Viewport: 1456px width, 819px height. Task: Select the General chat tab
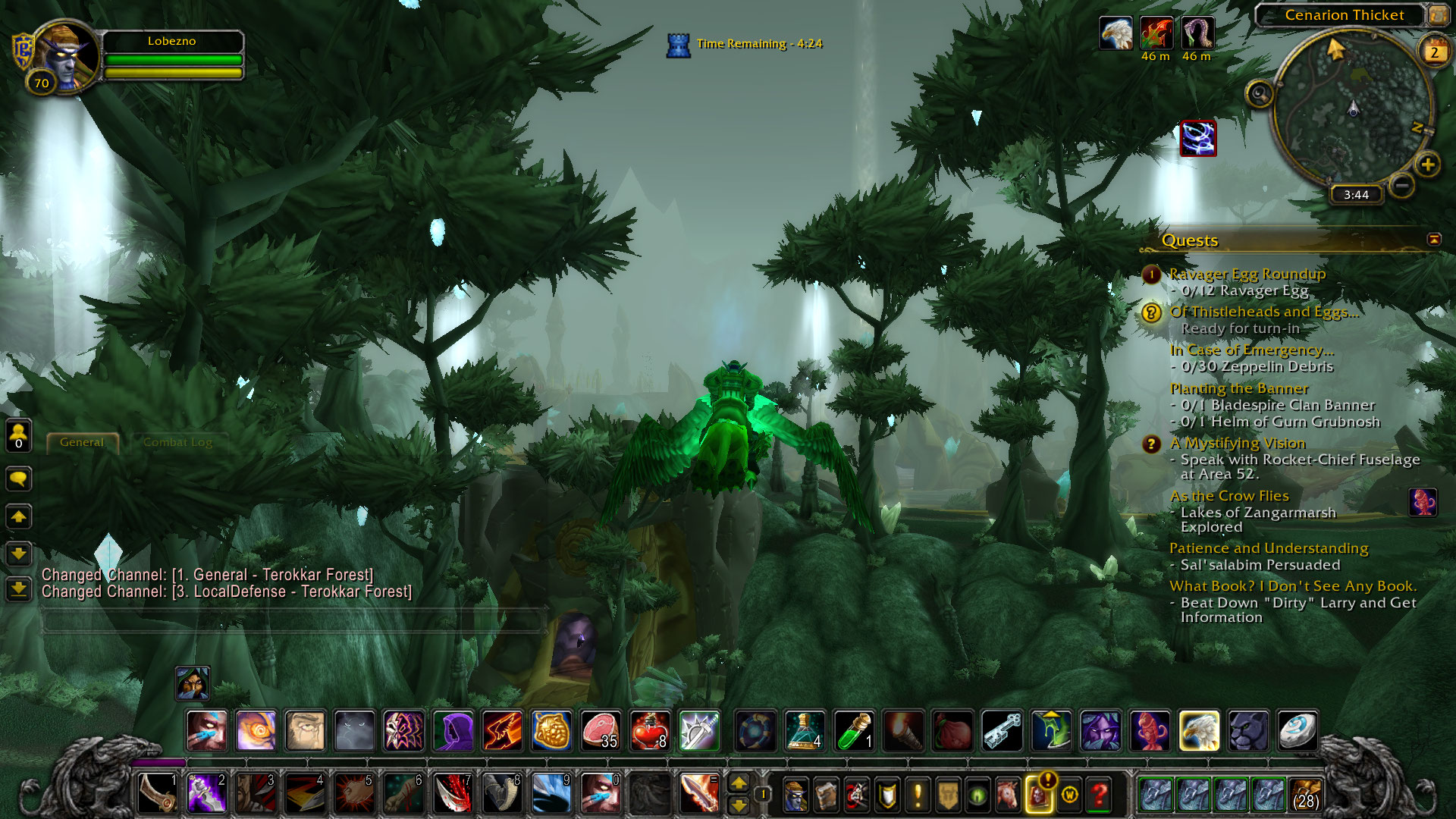(x=82, y=442)
